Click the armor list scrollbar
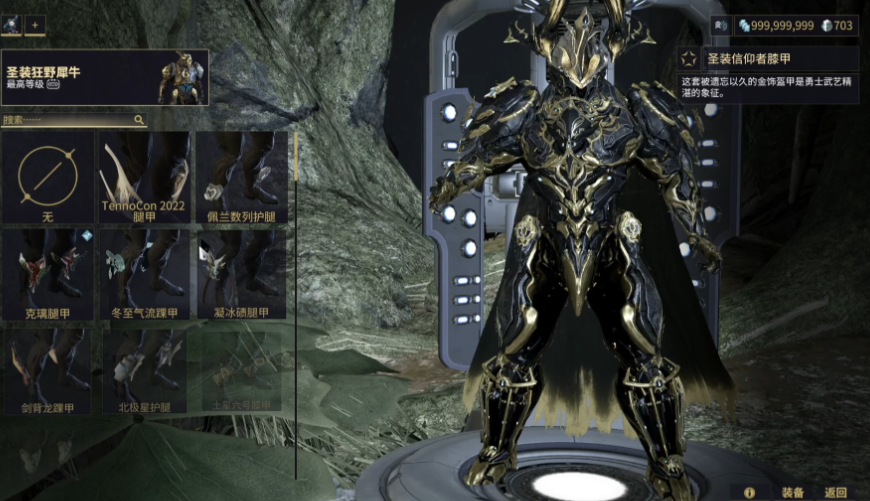 [295, 155]
